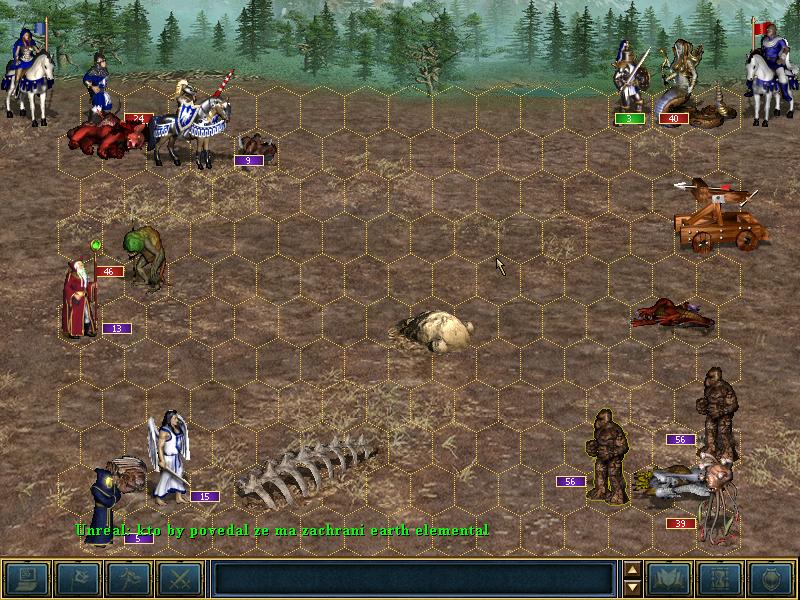Screen dimensions: 800x600
Task: Open the combat system options
Action: (26, 578)
